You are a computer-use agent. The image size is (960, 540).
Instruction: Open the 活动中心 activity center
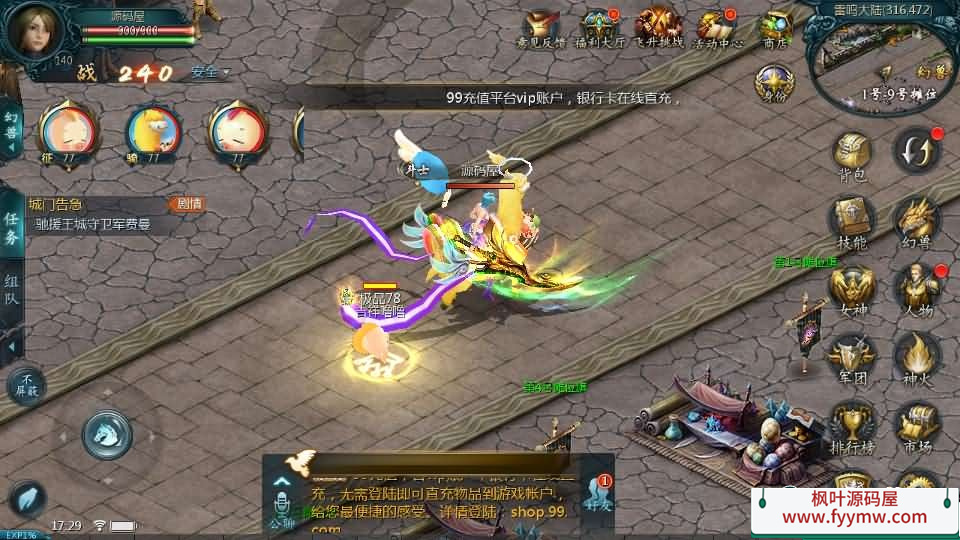(717, 26)
